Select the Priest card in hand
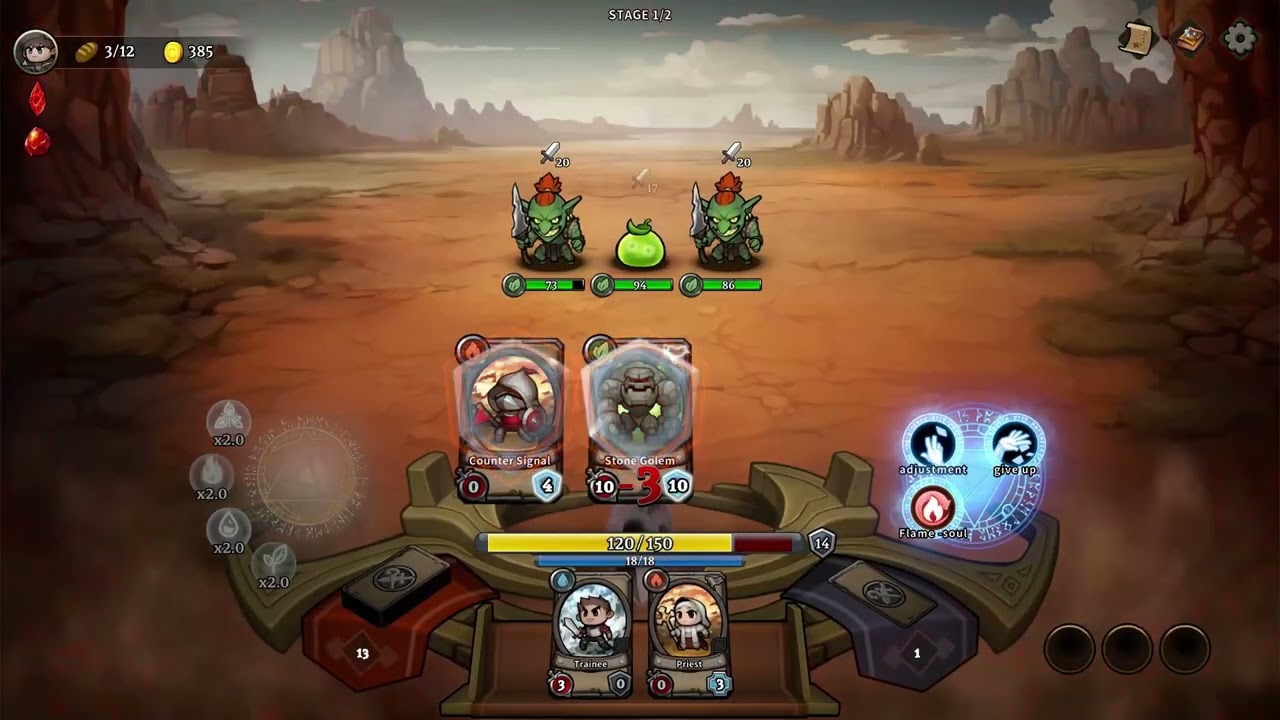This screenshot has width=1280, height=720. 689,630
